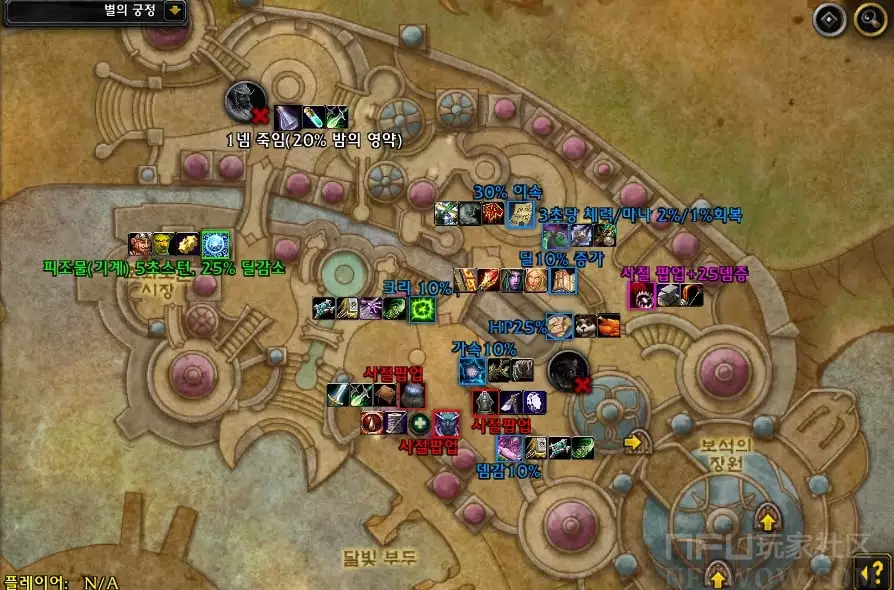Viewport: 894px width, 590px height.
Task: Select the first boss portrait near 1넴 죽임
Action: click(244, 102)
